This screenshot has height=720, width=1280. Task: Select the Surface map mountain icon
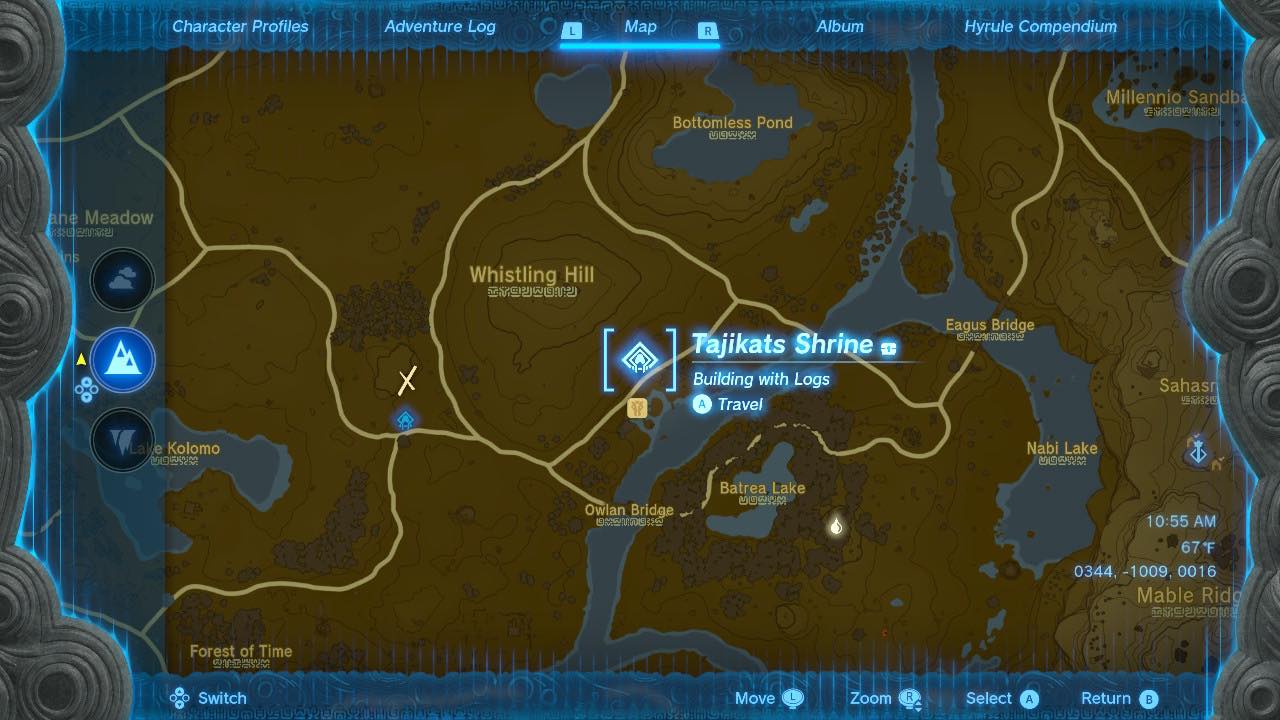coord(121,360)
